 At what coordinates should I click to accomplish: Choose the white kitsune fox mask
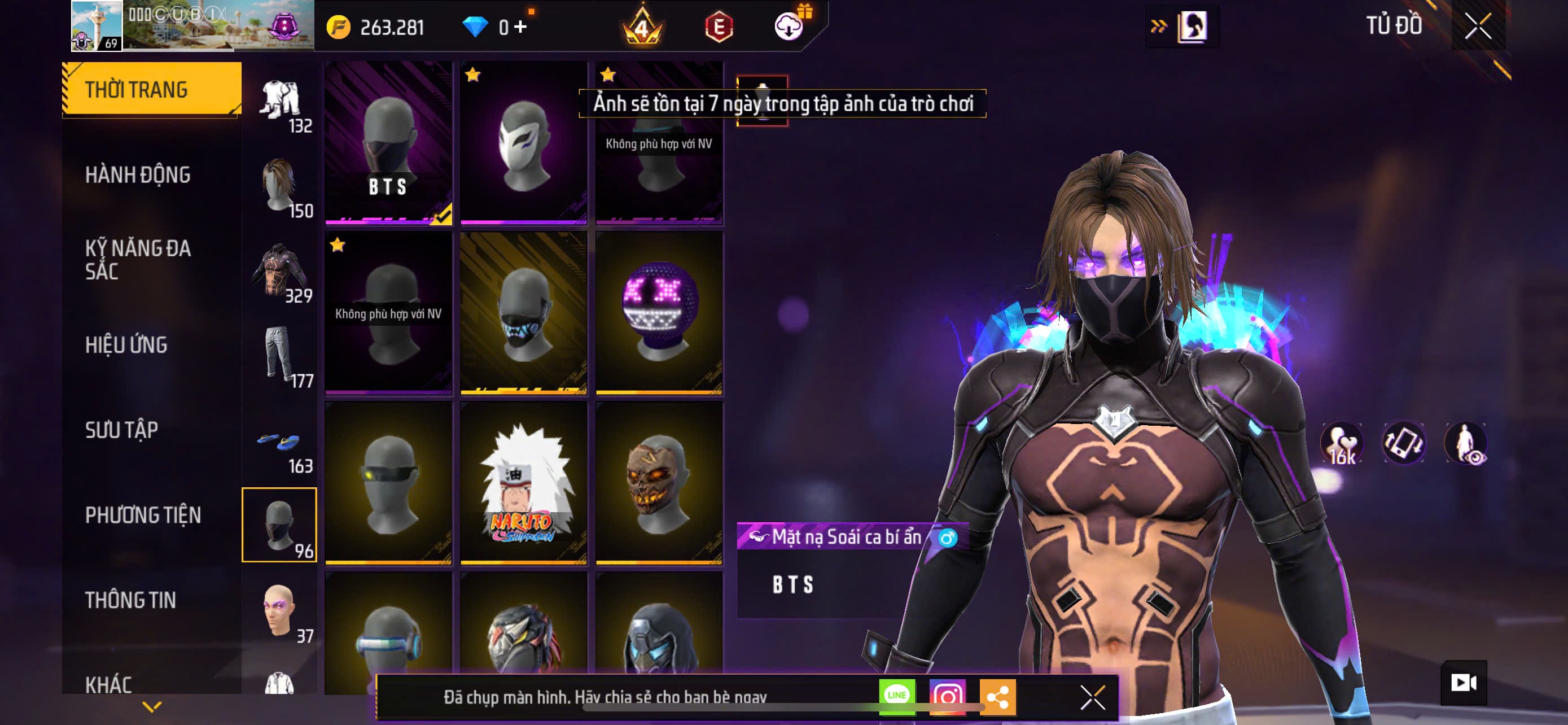pyautogui.click(x=523, y=142)
